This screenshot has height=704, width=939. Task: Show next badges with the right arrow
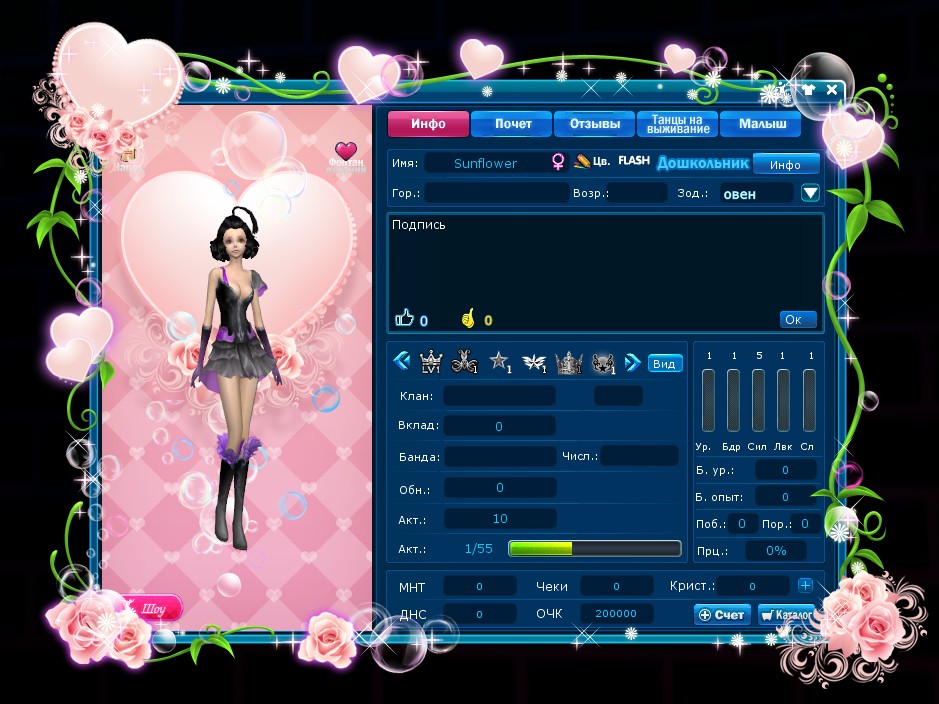pyautogui.click(x=632, y=362)
